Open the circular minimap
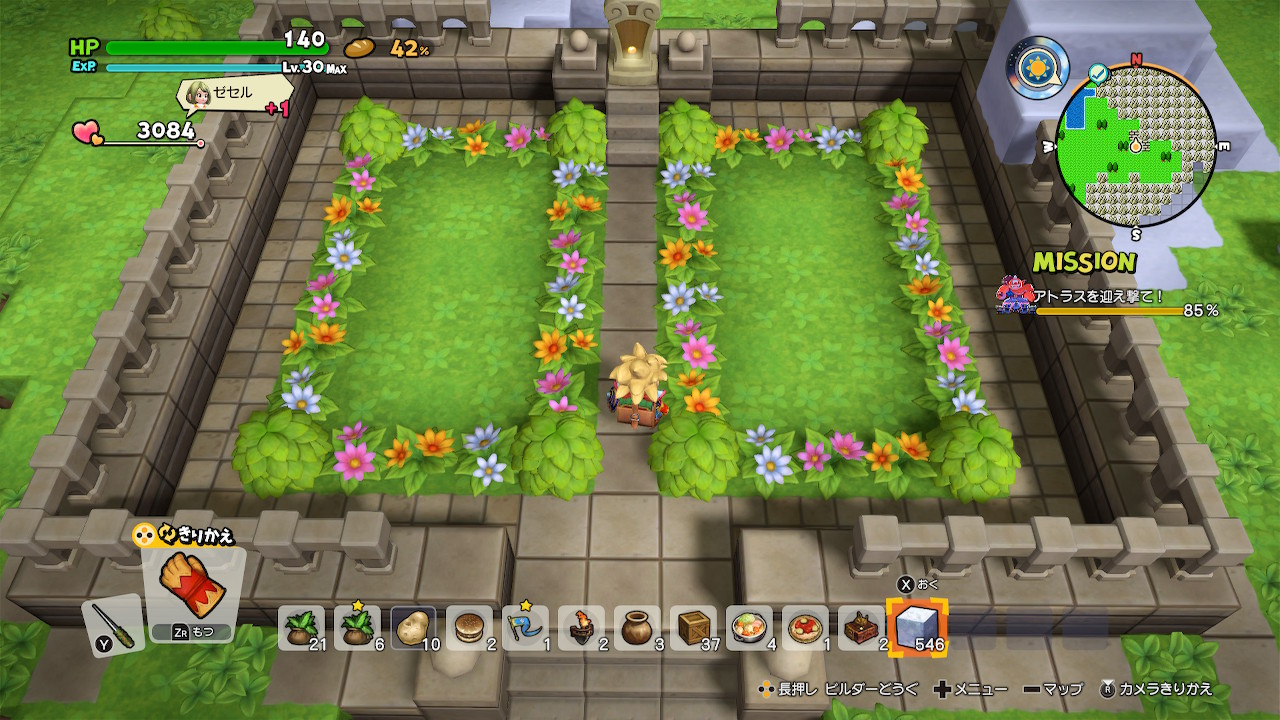The height and width of the screenshot is (720, 1280). [x=1136, y=146]
